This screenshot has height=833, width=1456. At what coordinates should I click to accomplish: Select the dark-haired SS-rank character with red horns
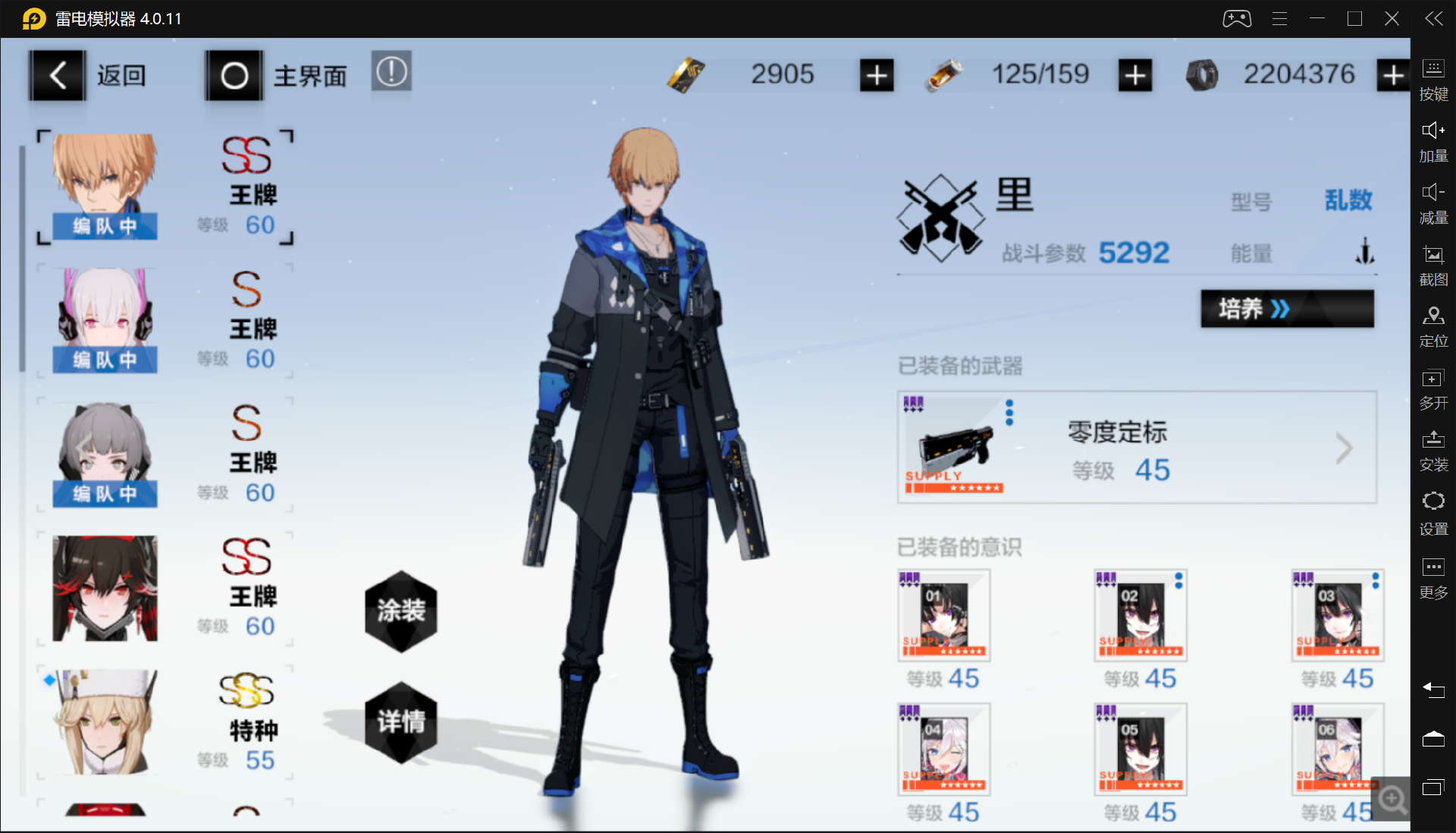105,589
